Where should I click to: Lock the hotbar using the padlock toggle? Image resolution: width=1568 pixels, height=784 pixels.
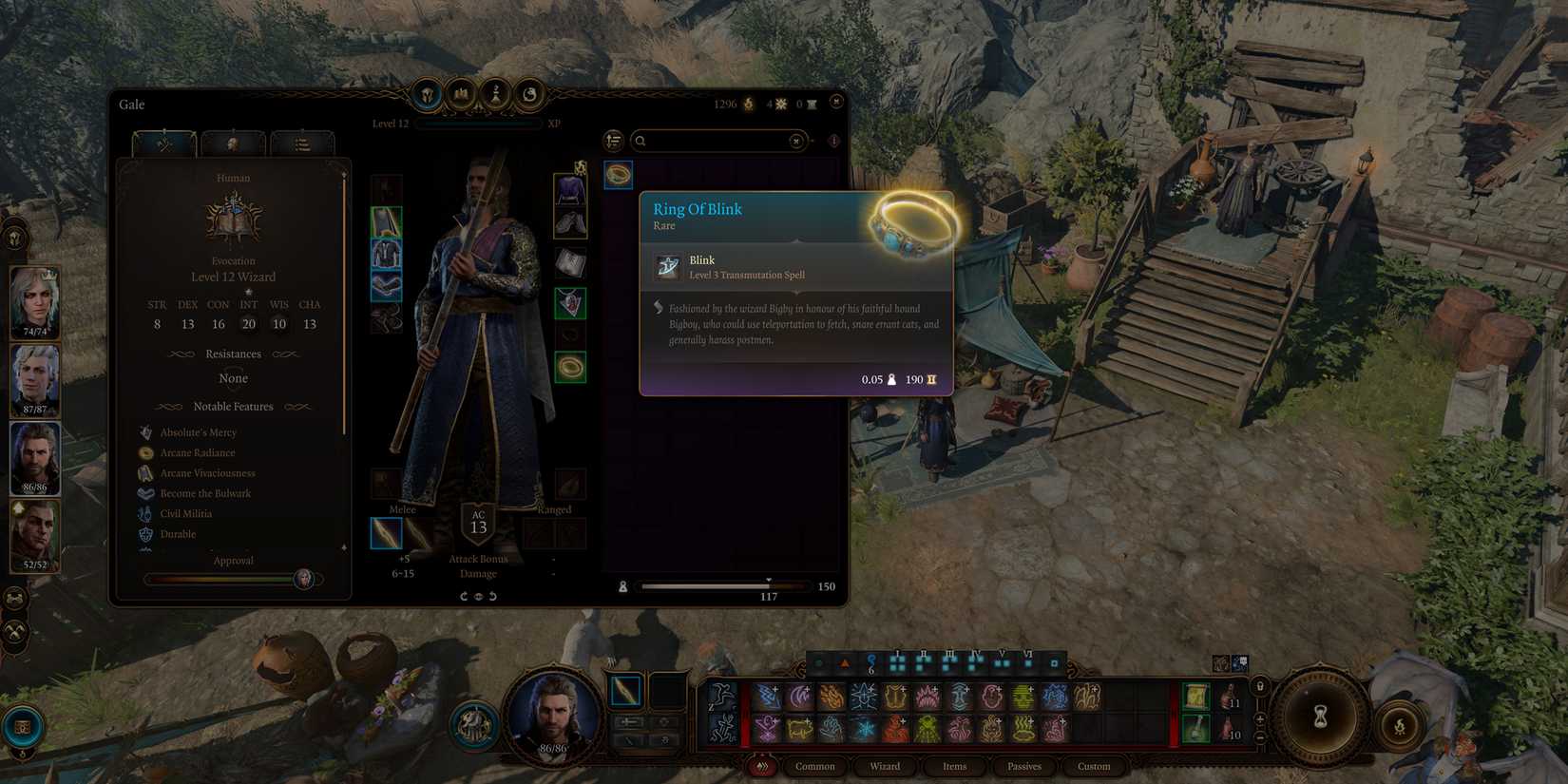click(1259, 686)
